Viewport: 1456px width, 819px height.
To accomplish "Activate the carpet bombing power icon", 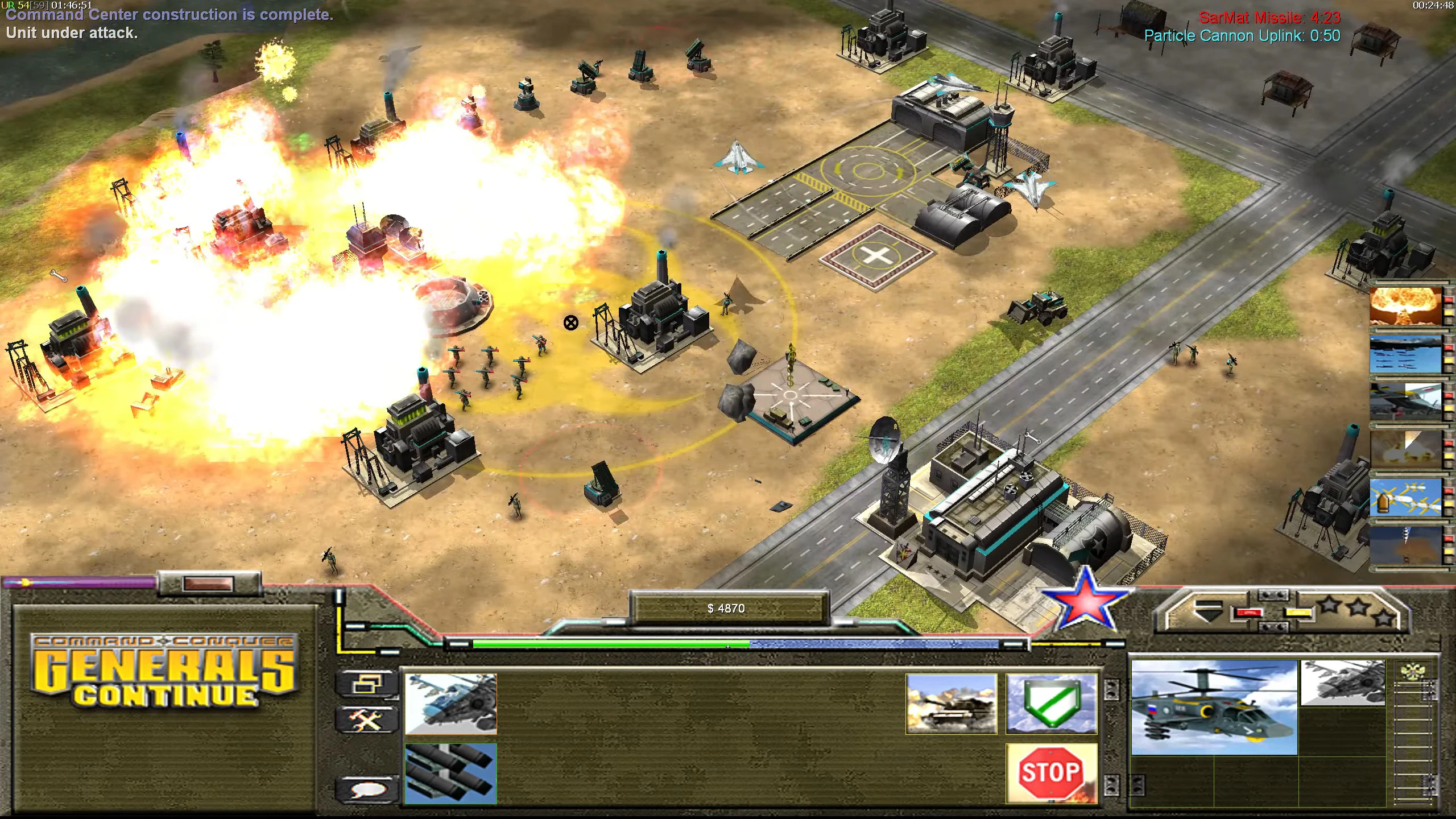I will [1405, 353].
